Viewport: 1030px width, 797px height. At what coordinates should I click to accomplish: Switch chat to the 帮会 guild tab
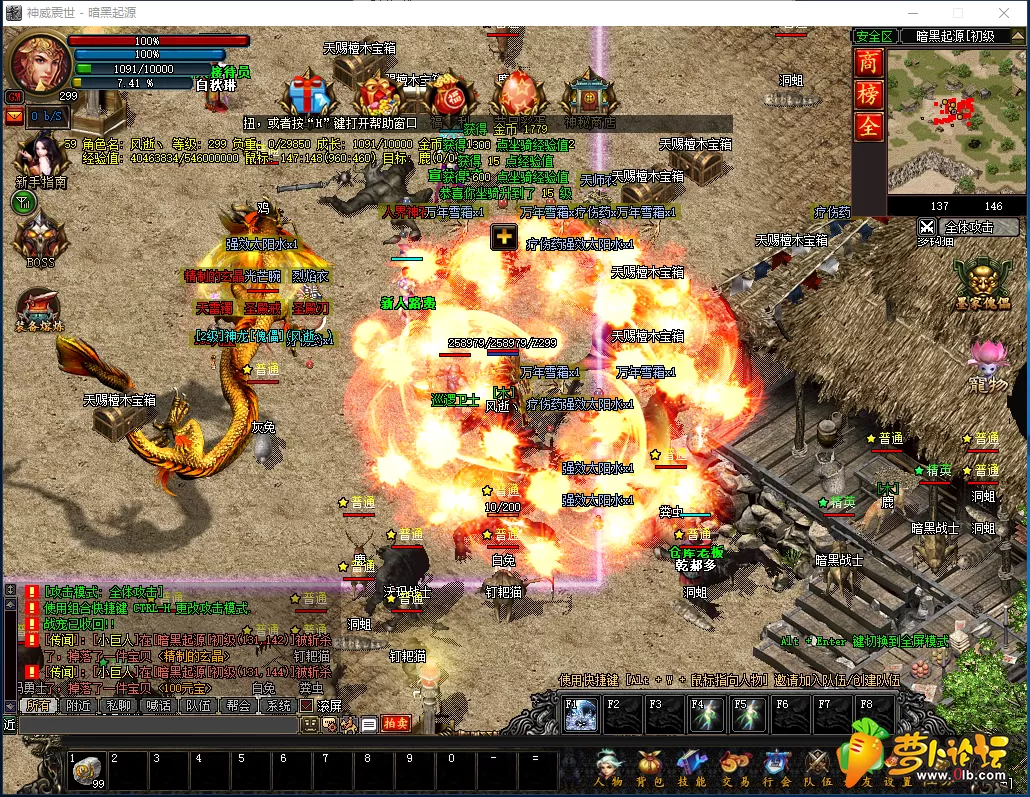point(237,705)
